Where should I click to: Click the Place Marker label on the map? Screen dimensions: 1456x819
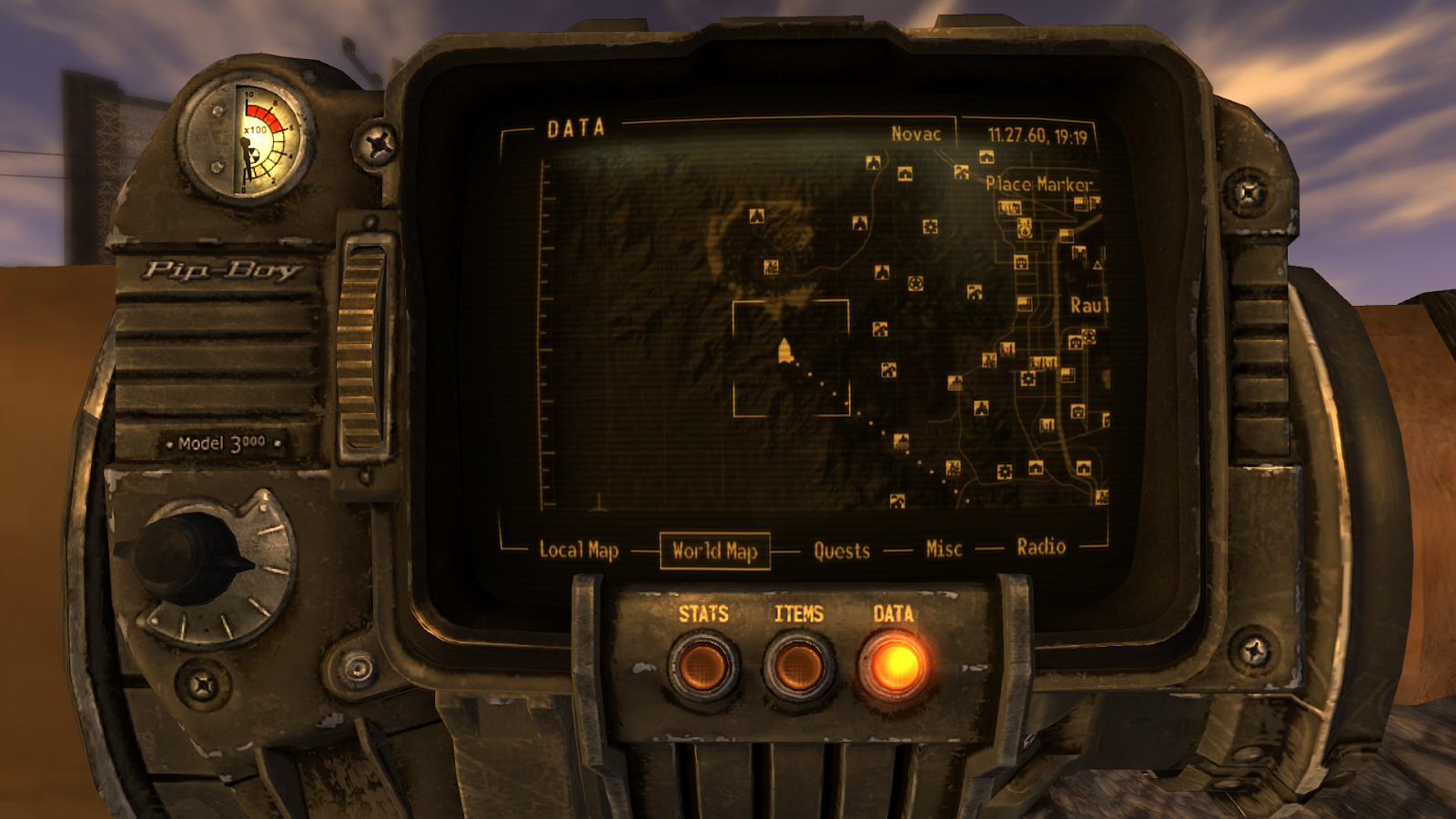click(1039, 185)
